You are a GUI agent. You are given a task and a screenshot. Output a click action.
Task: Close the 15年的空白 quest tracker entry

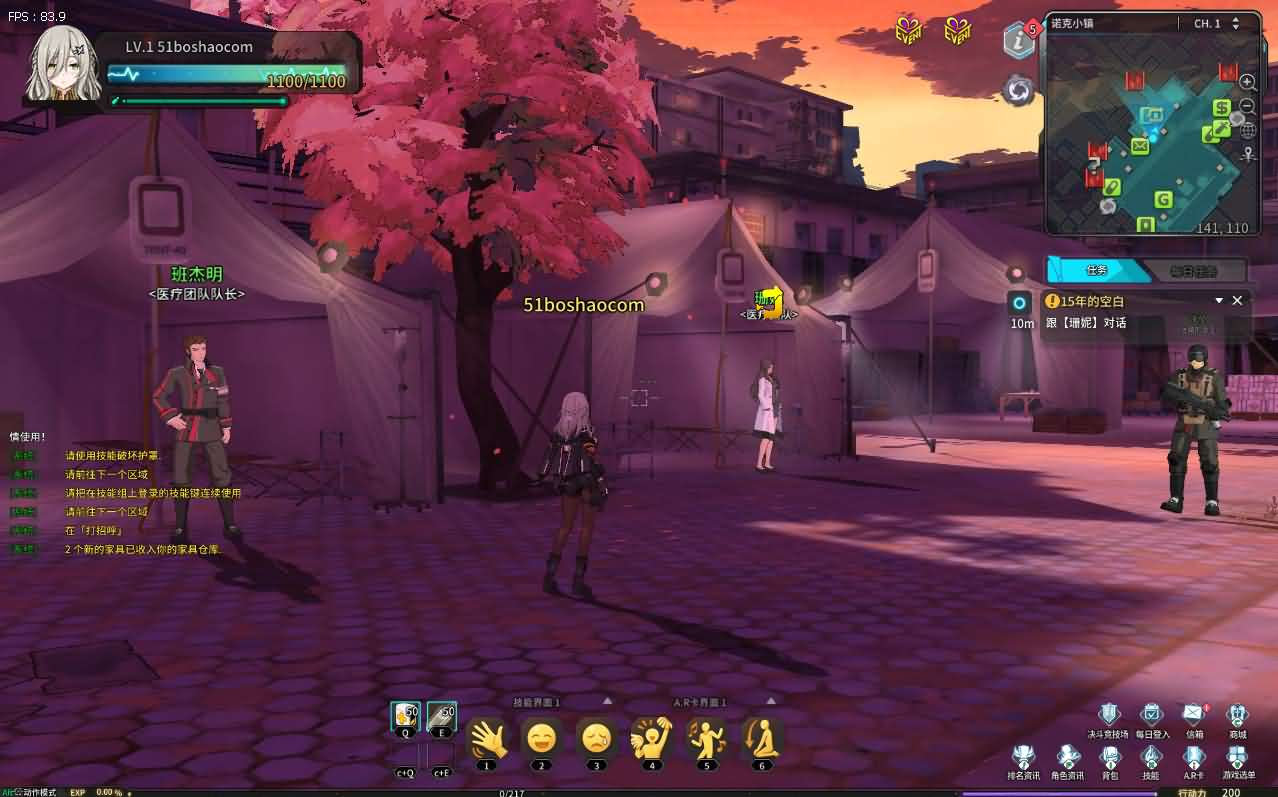1237,300
